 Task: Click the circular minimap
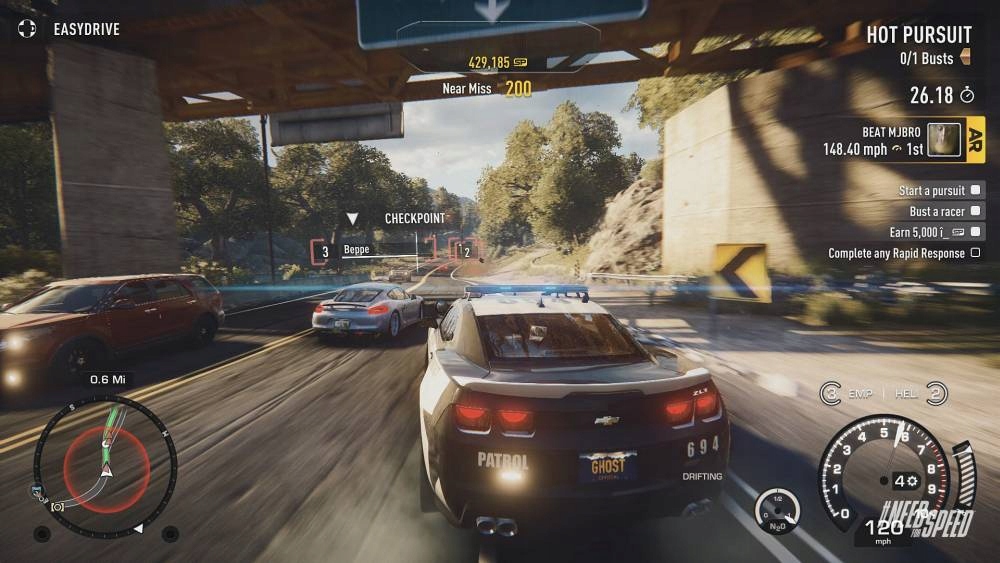click(105, 466)
